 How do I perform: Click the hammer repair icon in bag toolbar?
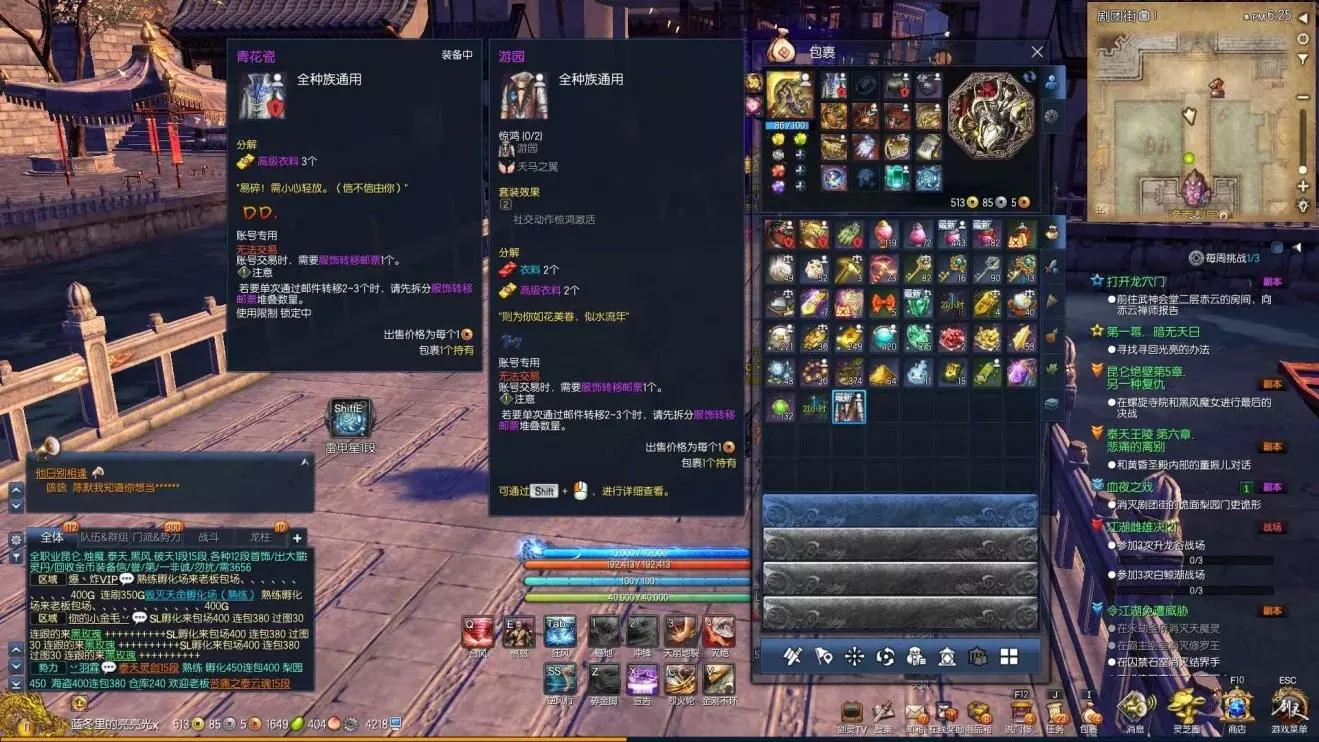(793, 657)
